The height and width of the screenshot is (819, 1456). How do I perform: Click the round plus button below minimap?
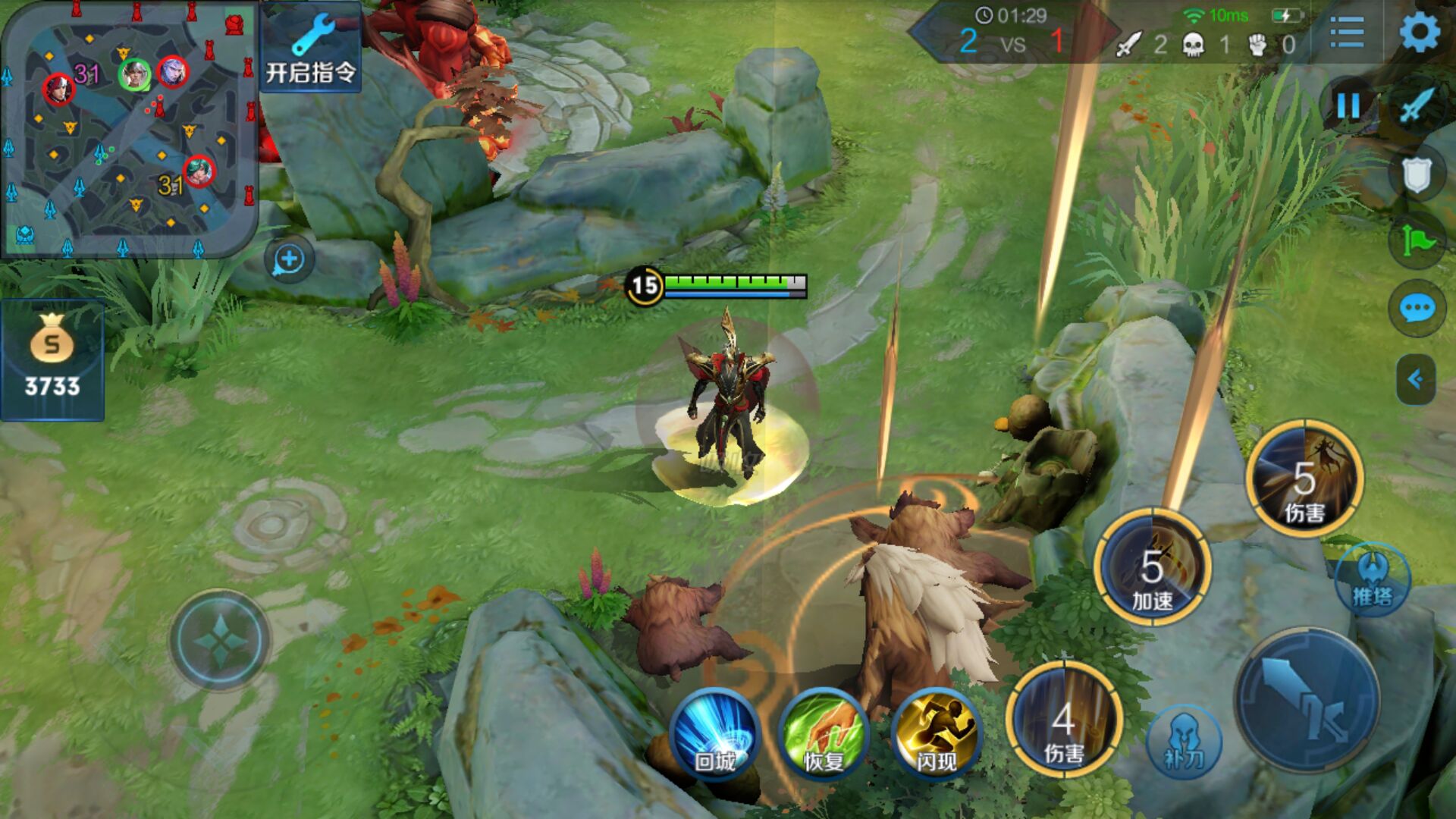pyautogui.click(x=288, y=260)
